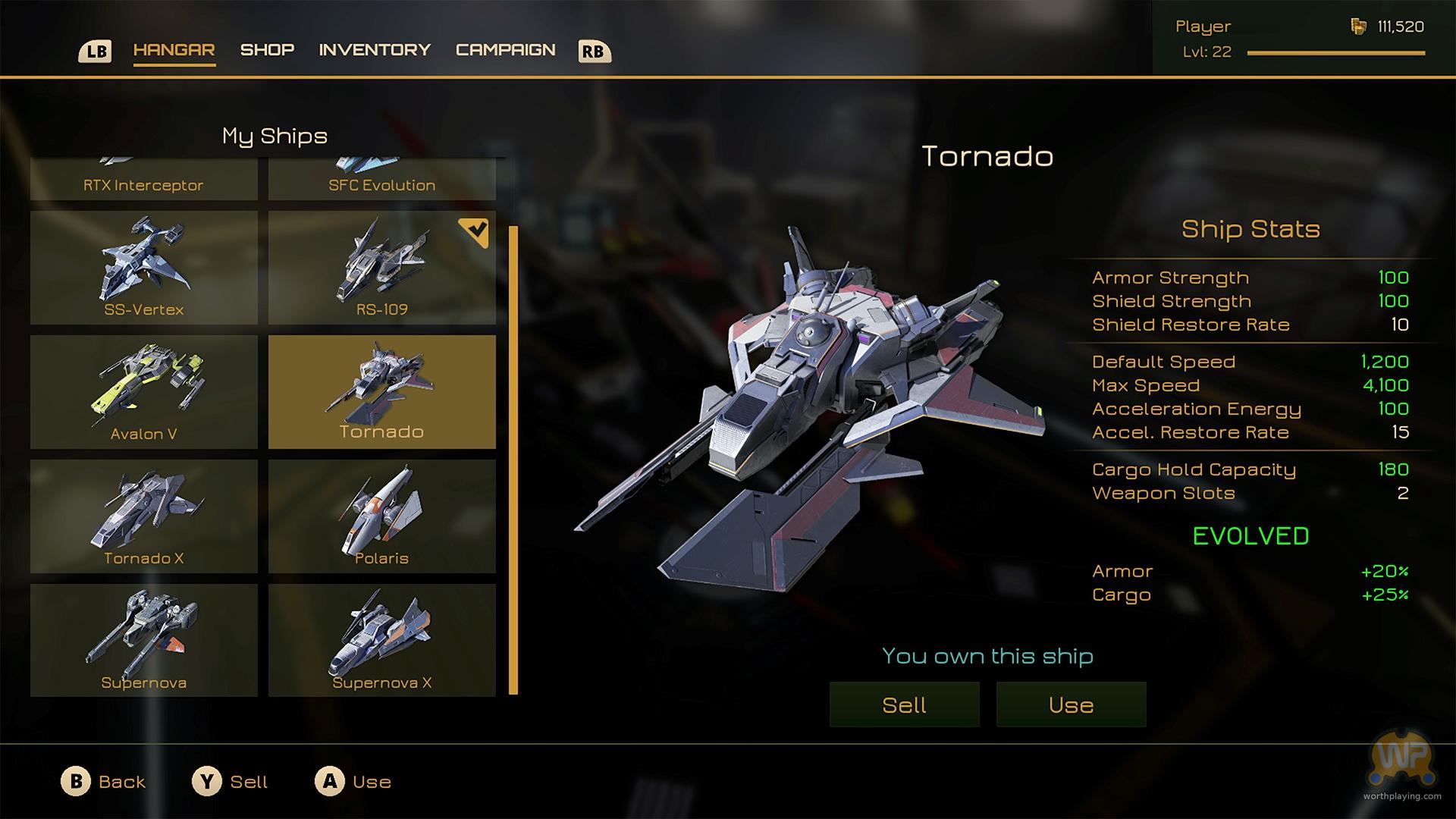Pick the Supernova ship tile

click(x=144, y=641)
